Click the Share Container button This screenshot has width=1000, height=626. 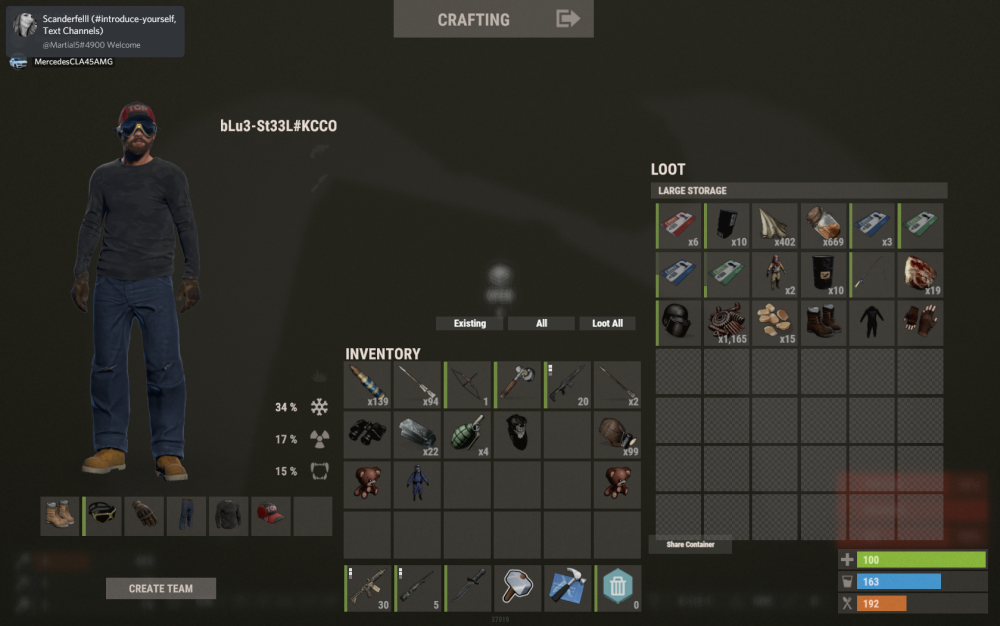[x=690, y=545]
